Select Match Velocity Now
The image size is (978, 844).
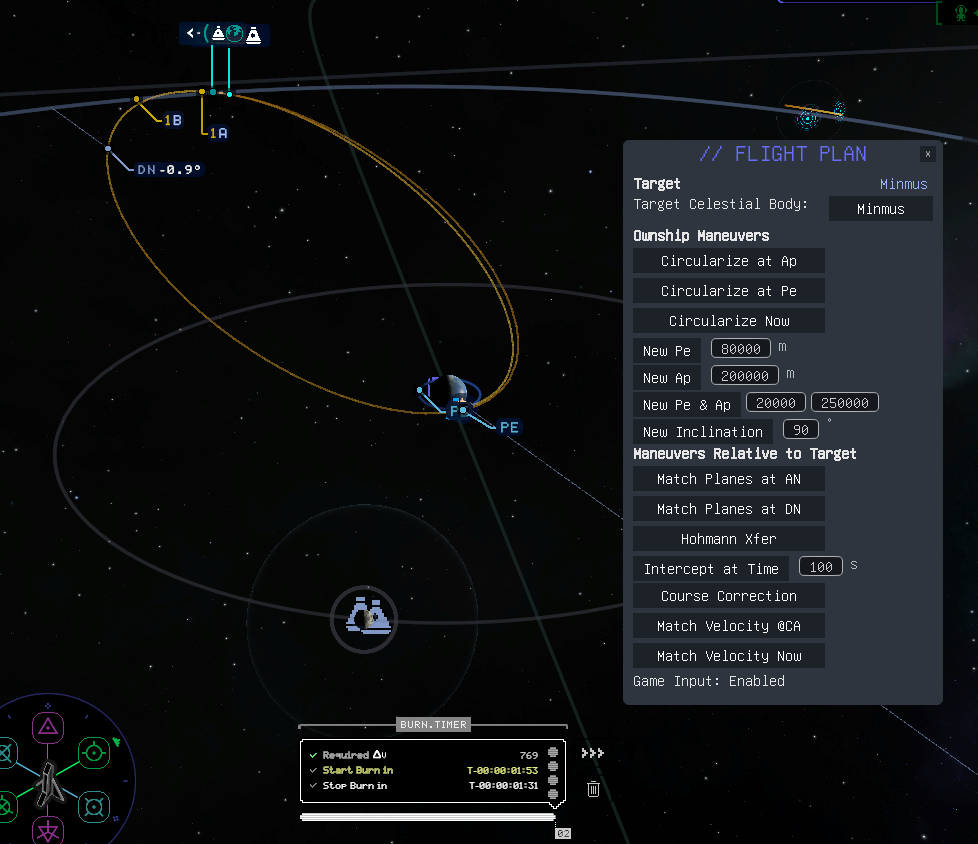pyautogui.click(x=729, y=656)
